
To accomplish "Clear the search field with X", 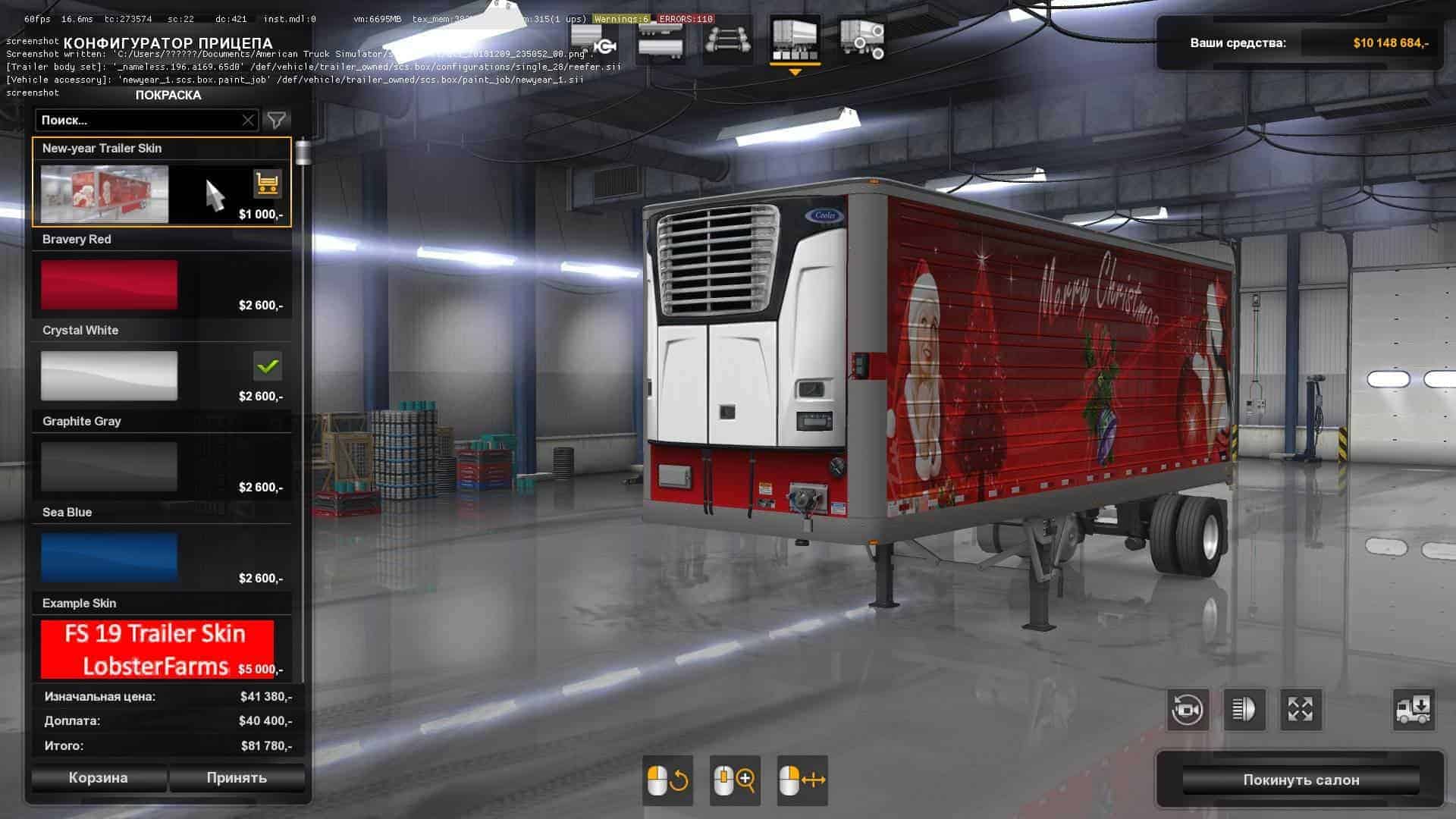I will [248, 121].
